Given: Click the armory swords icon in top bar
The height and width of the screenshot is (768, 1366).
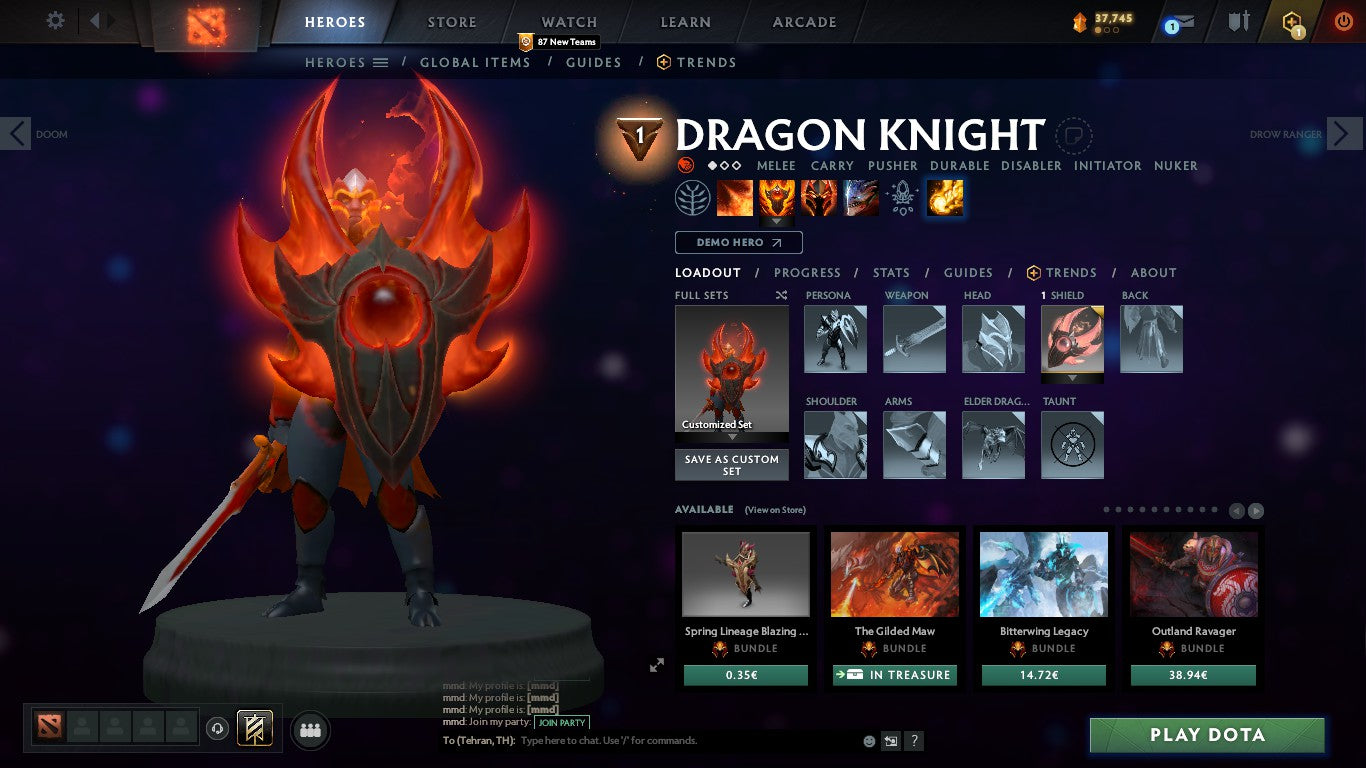Looking at the screenshot, I should tap(1240, 20).
